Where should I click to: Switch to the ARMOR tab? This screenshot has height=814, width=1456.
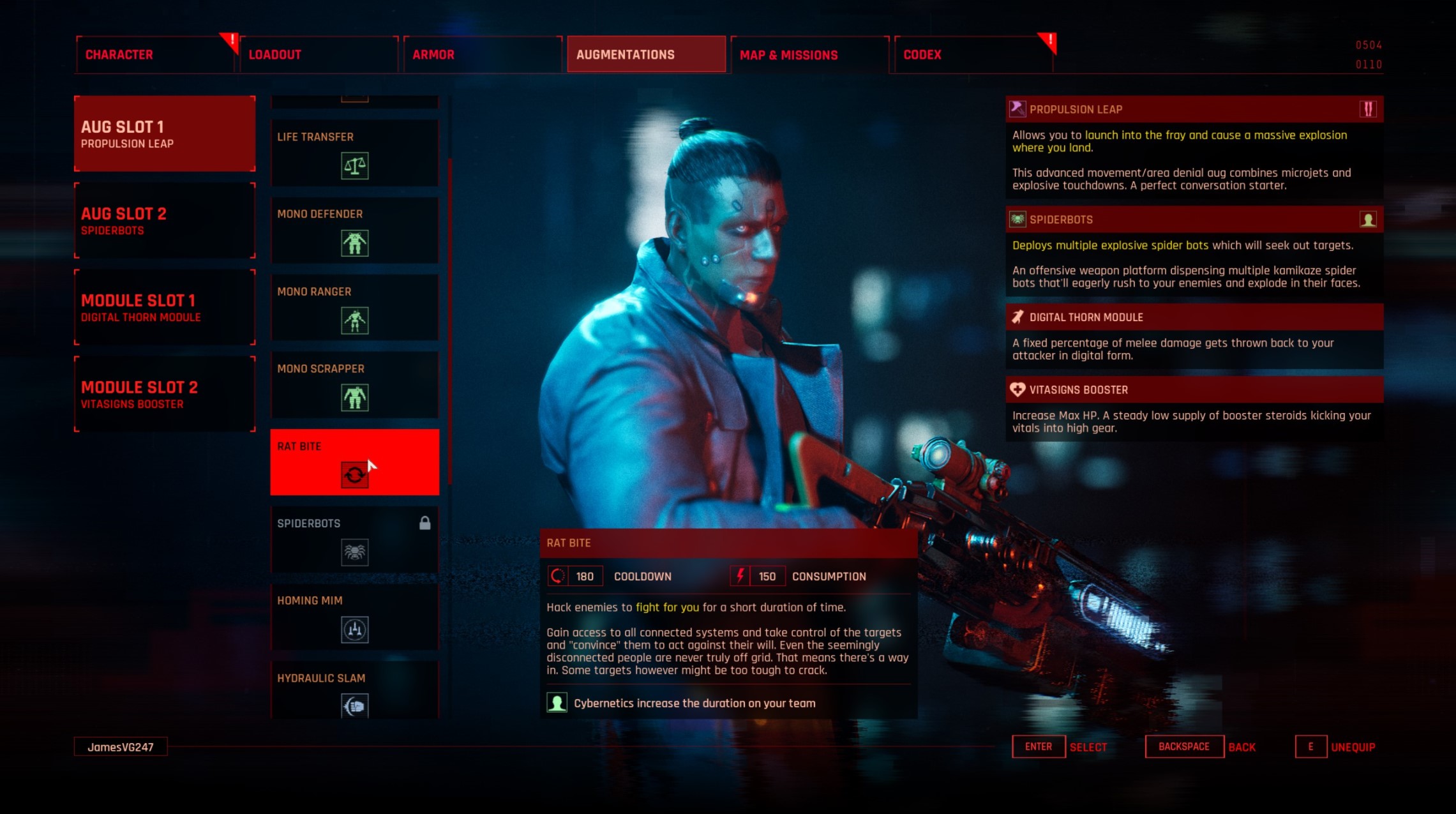(x=483, y=54)
